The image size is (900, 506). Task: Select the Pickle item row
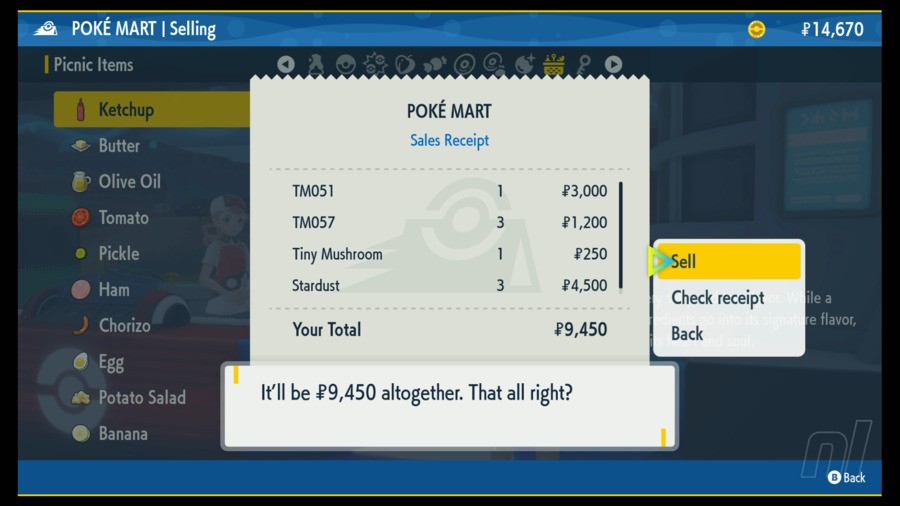pos(118,254)
